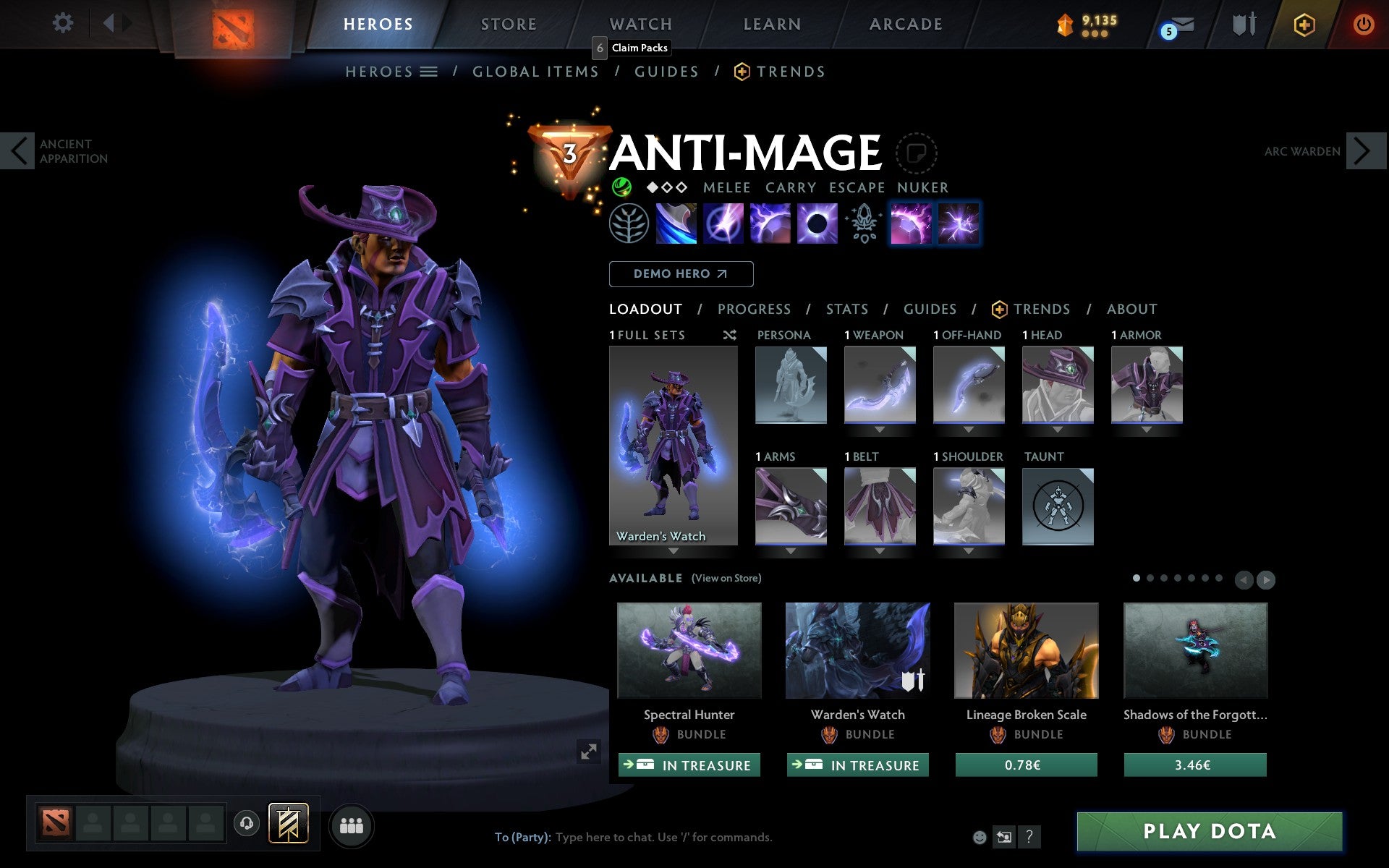The width and height of the screenshot is (1389, 868).
Task: Open the Global Items section
Action: (x=535, y=71)
